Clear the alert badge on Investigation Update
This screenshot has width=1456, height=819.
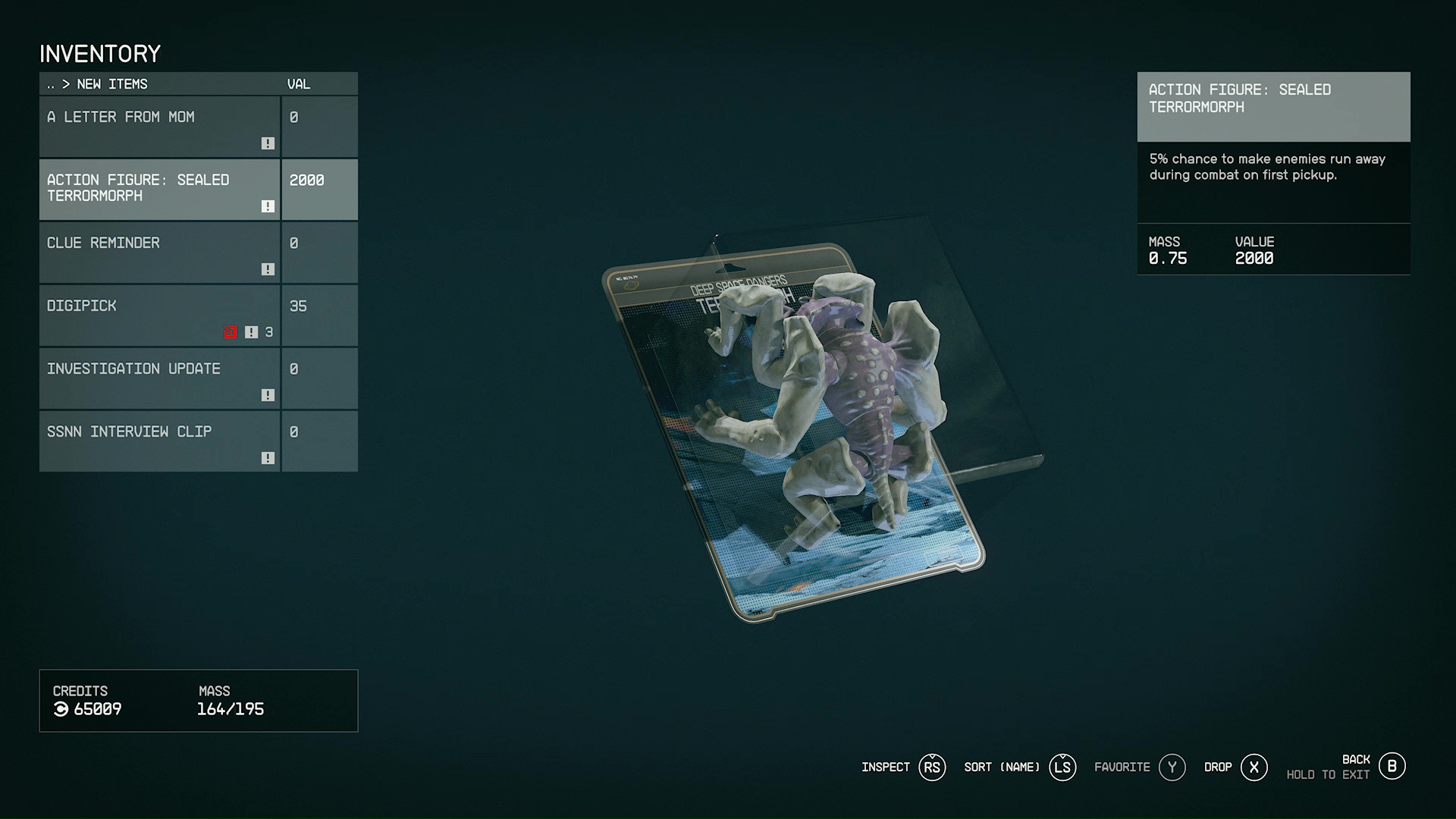(267, 394)
